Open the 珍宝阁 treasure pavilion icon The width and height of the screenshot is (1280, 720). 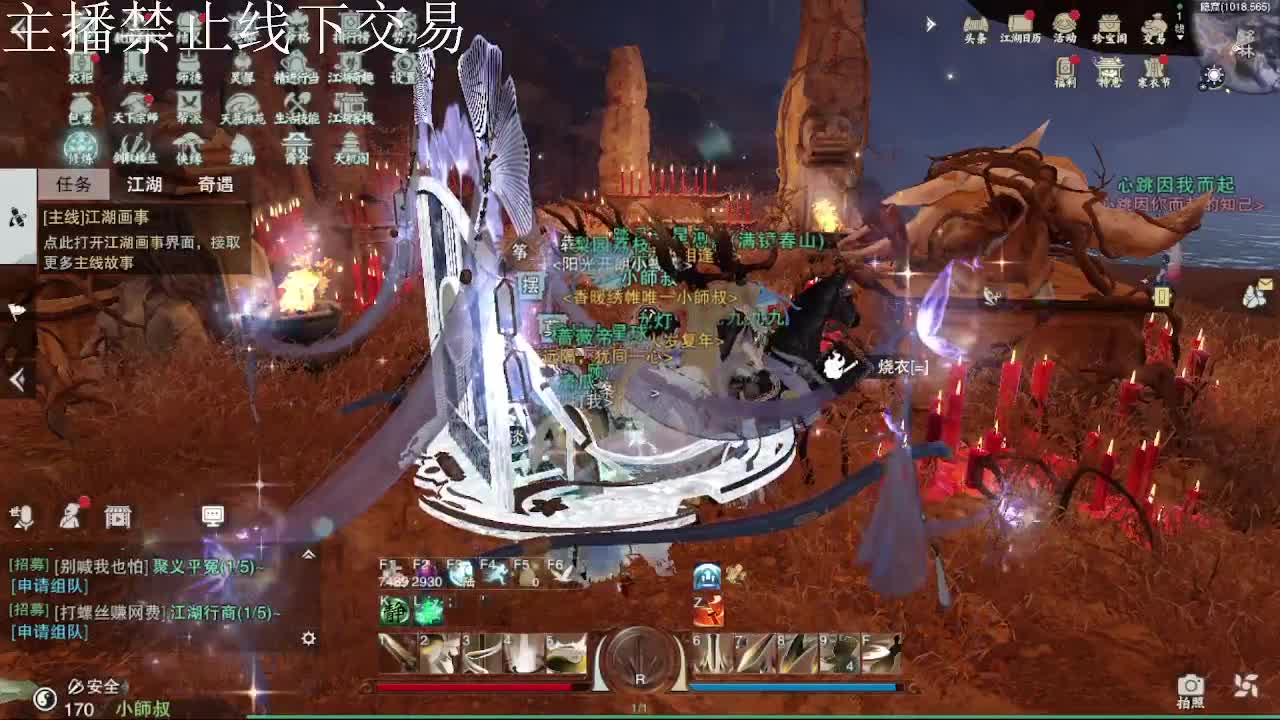tap(1110, 23)
